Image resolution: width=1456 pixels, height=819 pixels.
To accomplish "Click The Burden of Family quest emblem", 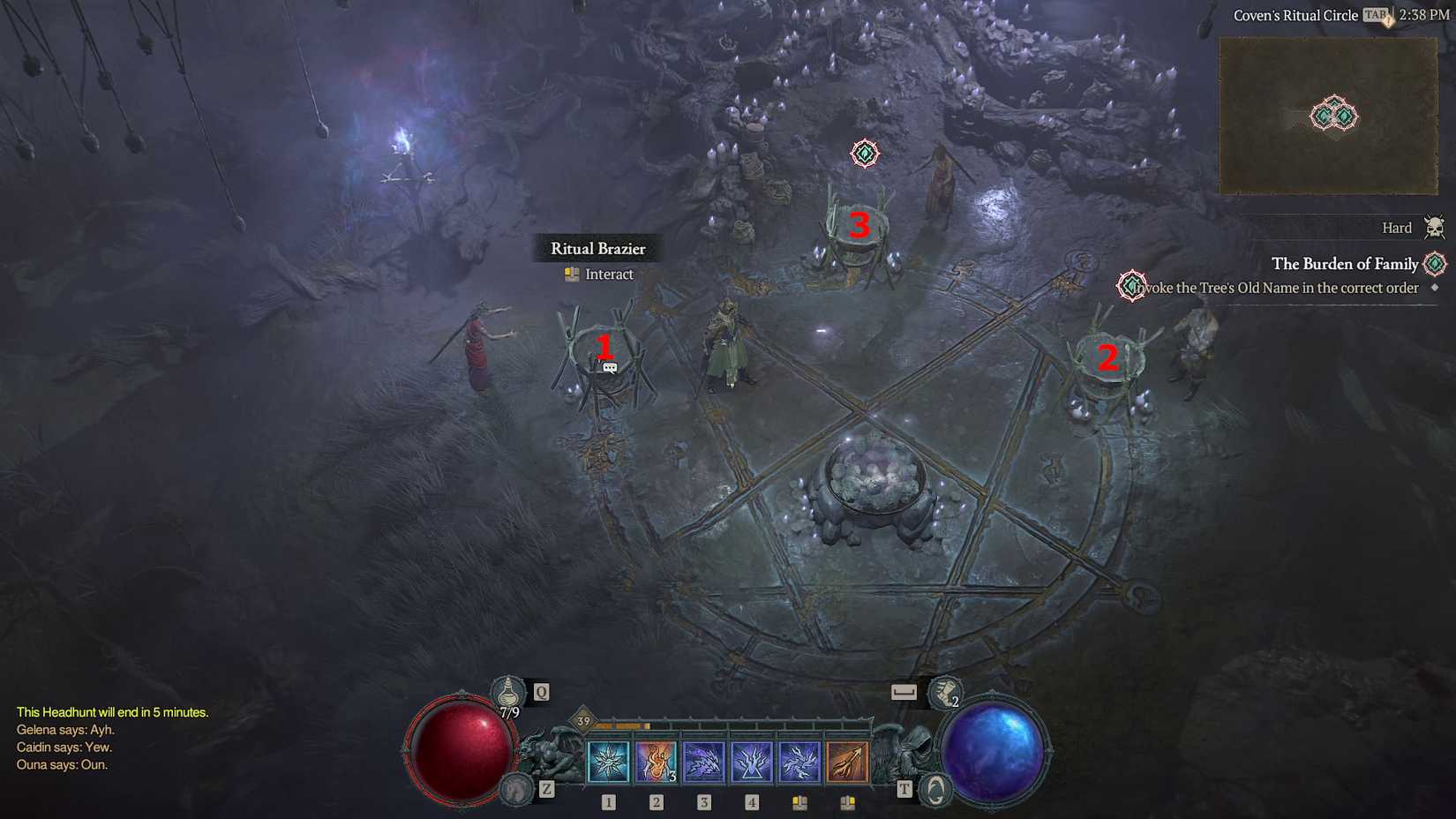I will [x=1434, y=264].
